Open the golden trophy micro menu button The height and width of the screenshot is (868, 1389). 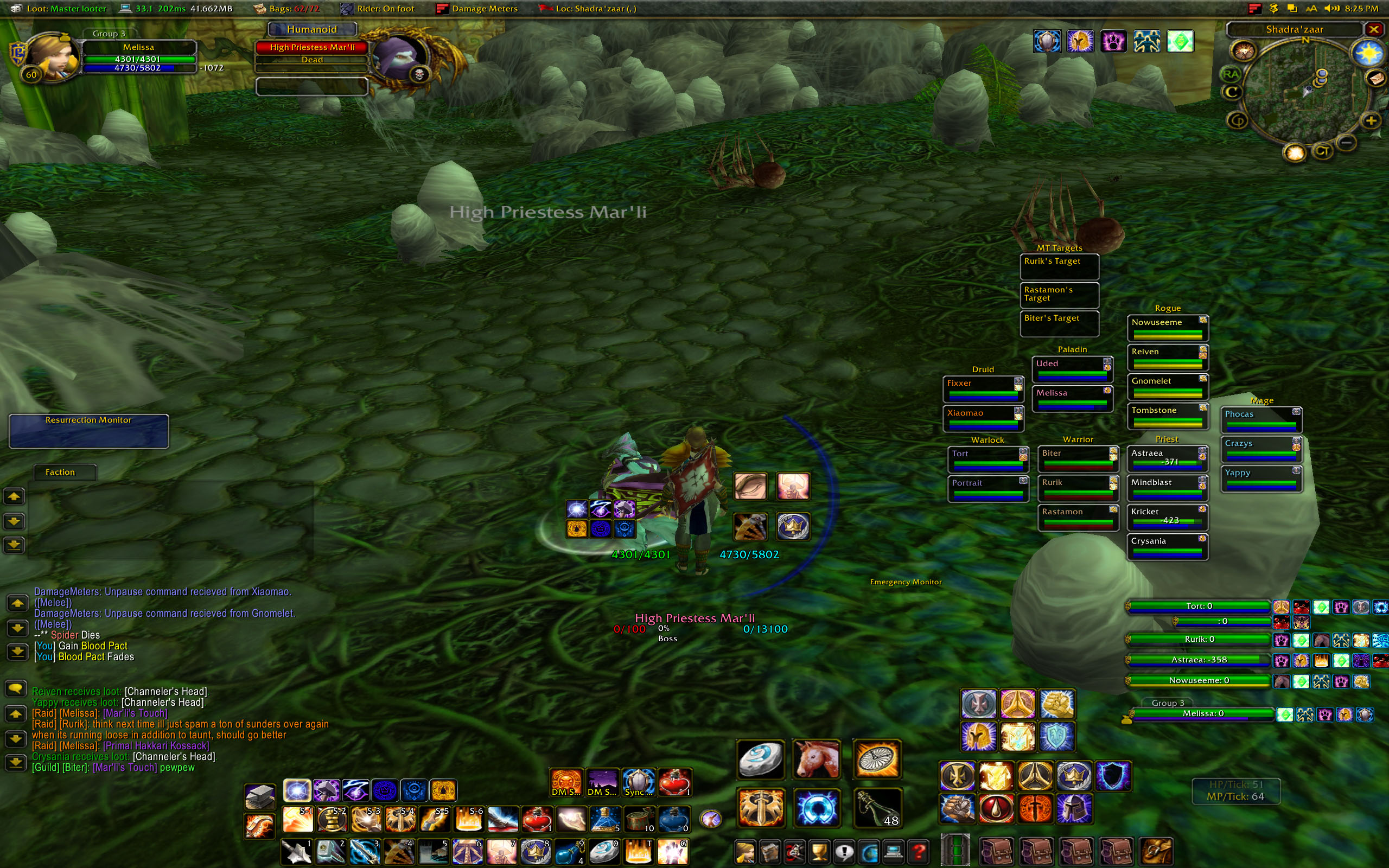[x=819, y=851]
